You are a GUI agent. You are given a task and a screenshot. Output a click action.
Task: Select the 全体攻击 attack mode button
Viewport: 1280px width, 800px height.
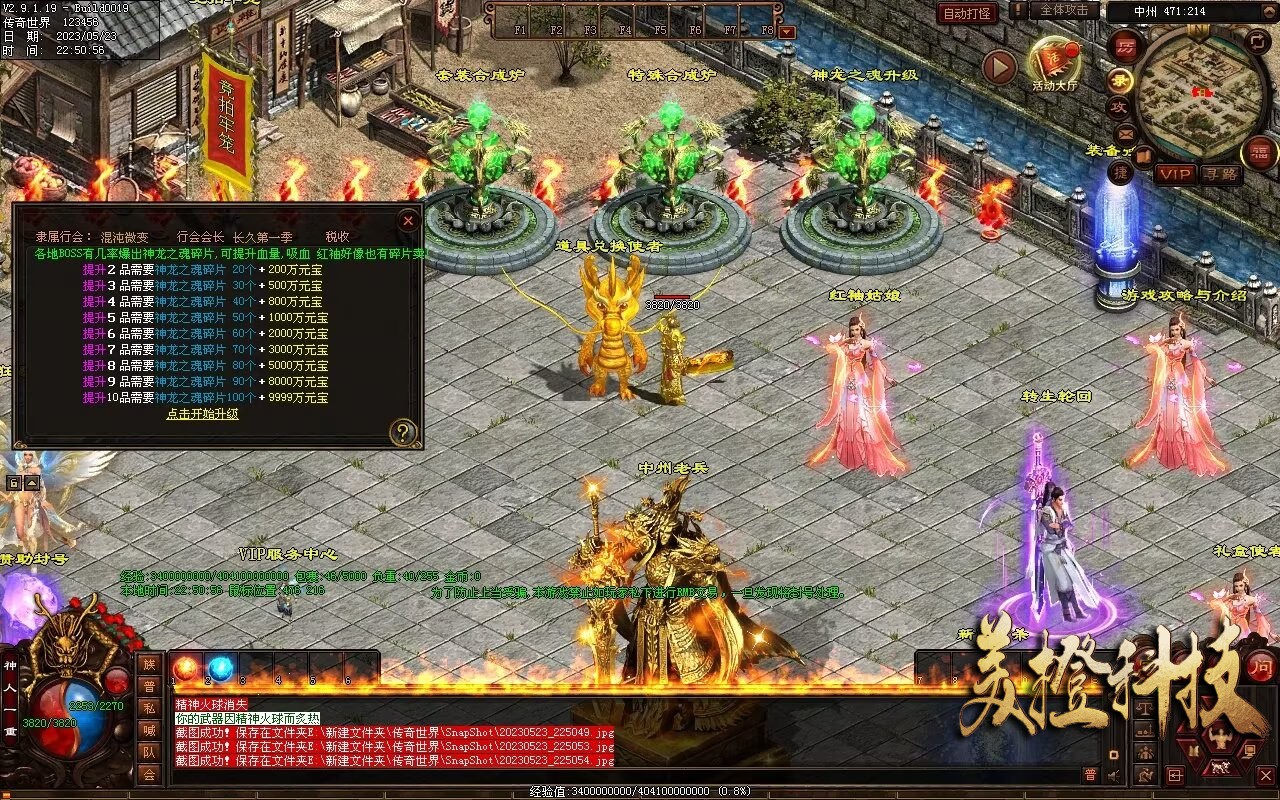1063,10
